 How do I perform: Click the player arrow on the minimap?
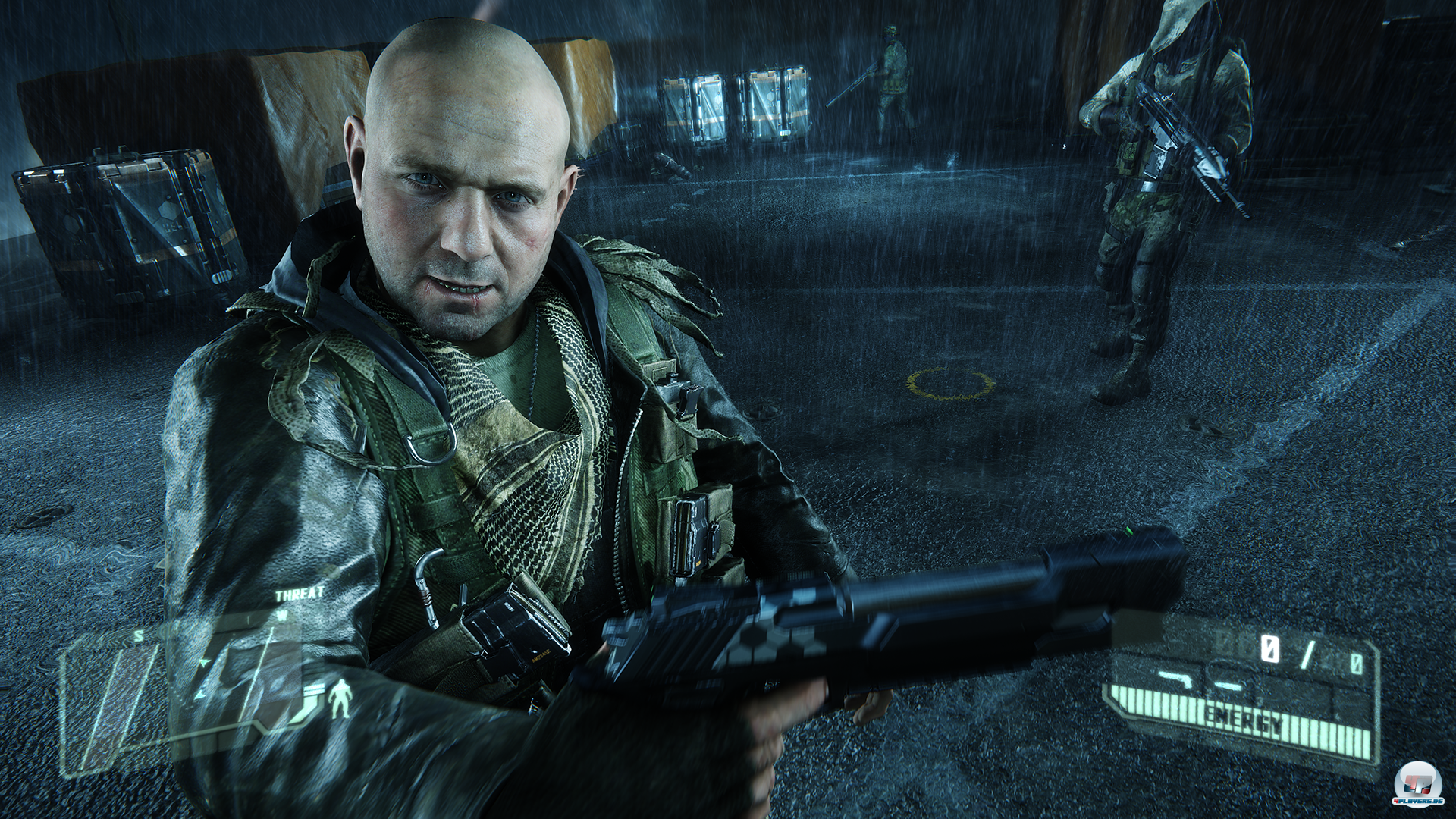[203, 663]
